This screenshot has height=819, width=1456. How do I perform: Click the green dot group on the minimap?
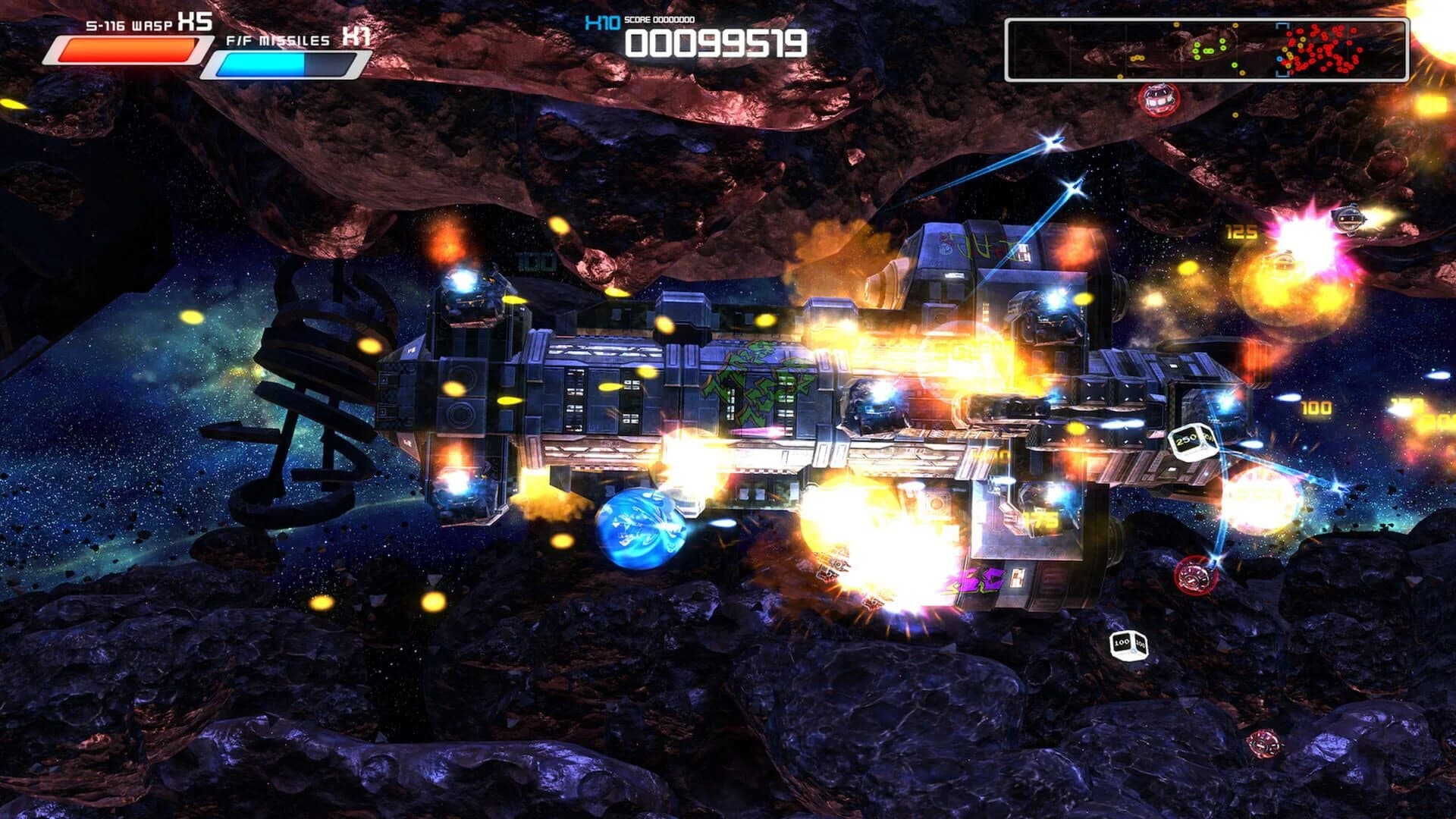click(1208, 51)
